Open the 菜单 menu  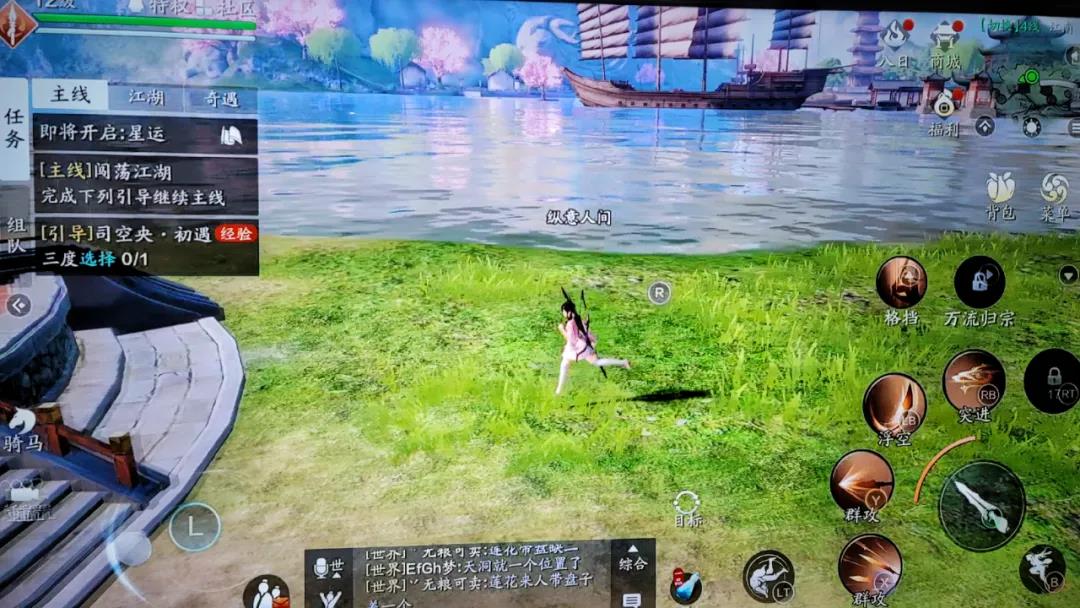(x=1054, y=193)
